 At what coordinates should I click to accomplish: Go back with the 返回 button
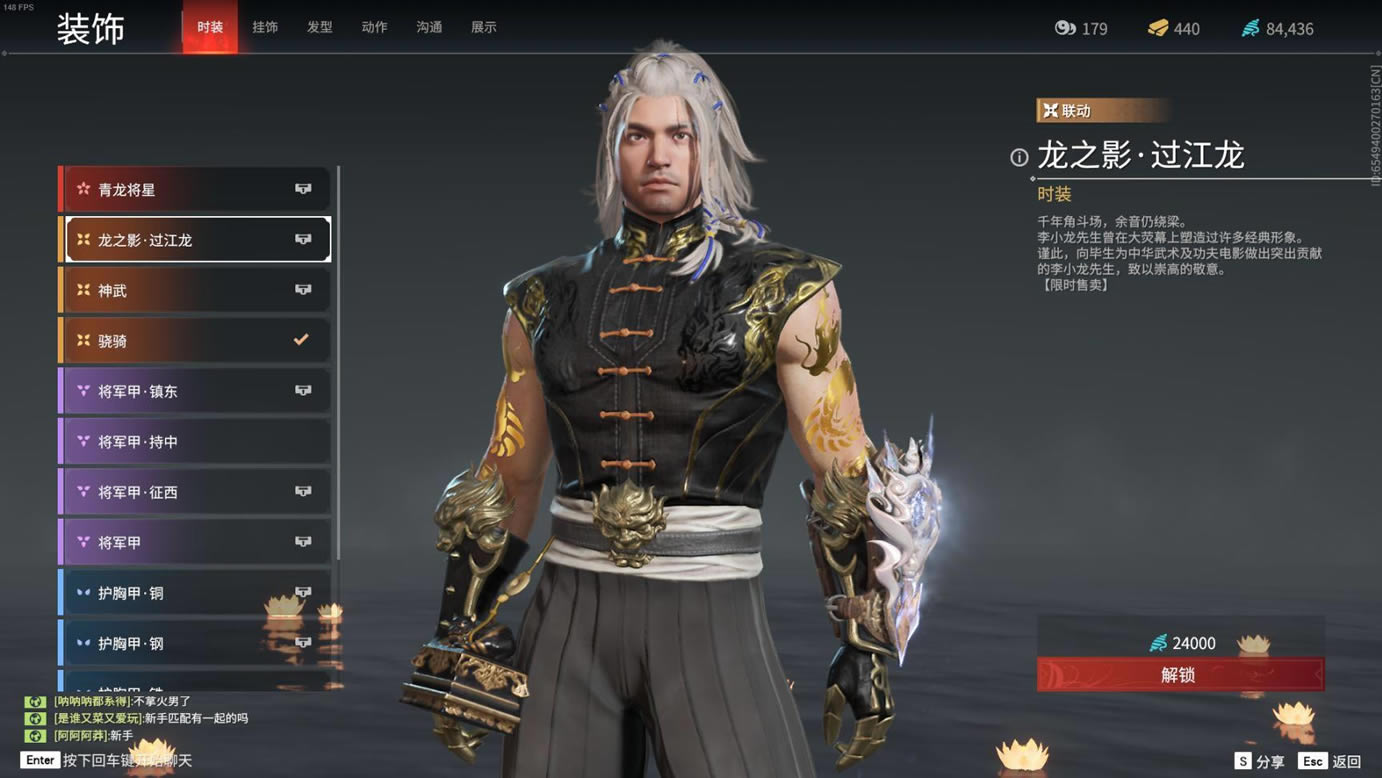[1332, 761]
